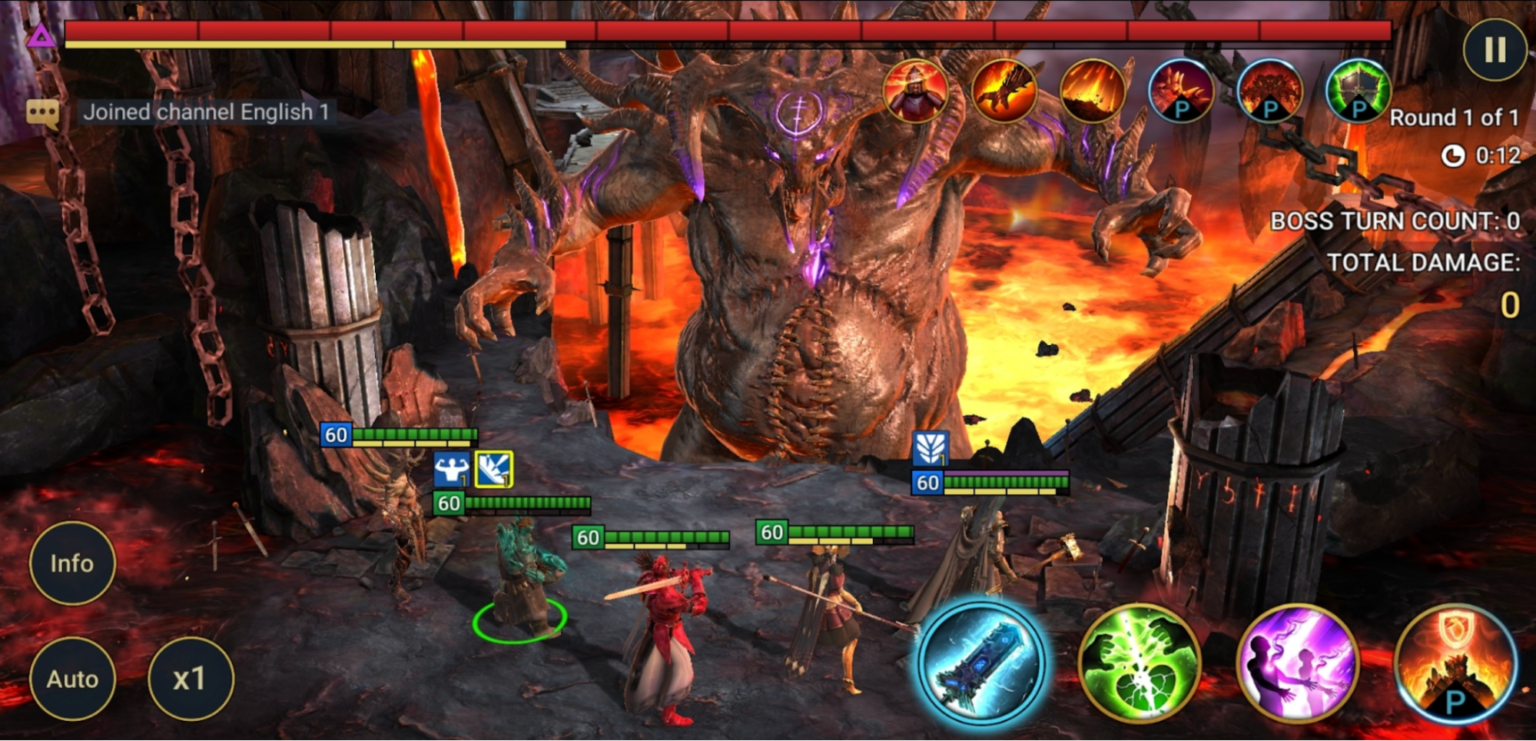Open the boss magma eruption skill icon

pos(1093,92)
